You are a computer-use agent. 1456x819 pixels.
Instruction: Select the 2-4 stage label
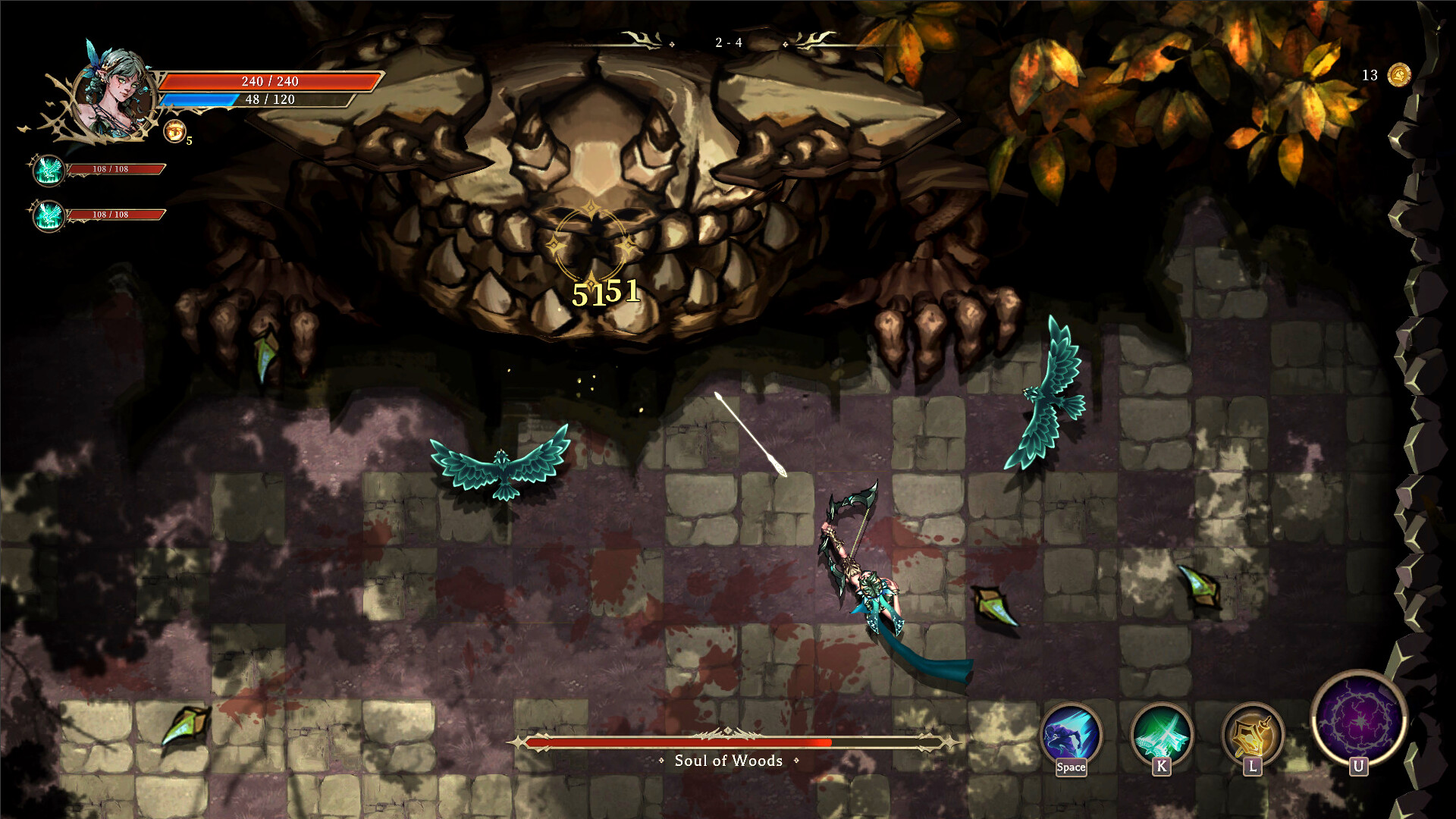pos(729,42)
